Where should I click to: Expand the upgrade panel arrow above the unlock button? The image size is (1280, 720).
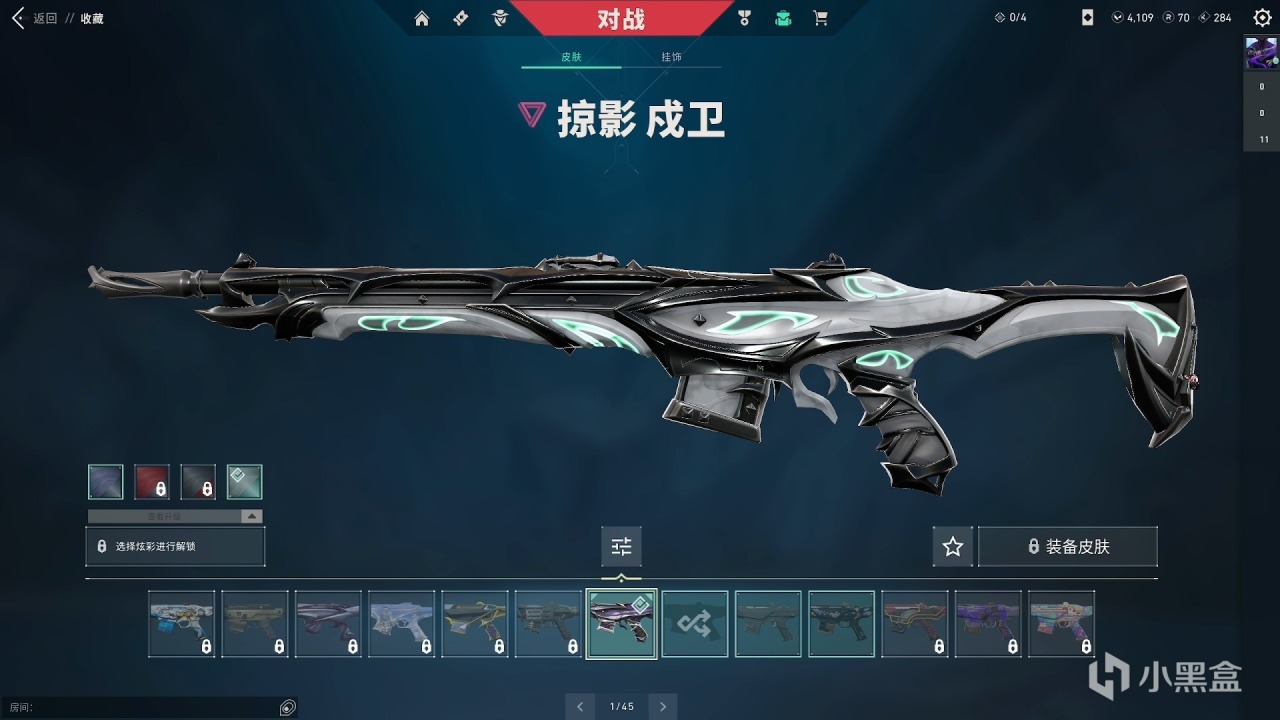252,515
